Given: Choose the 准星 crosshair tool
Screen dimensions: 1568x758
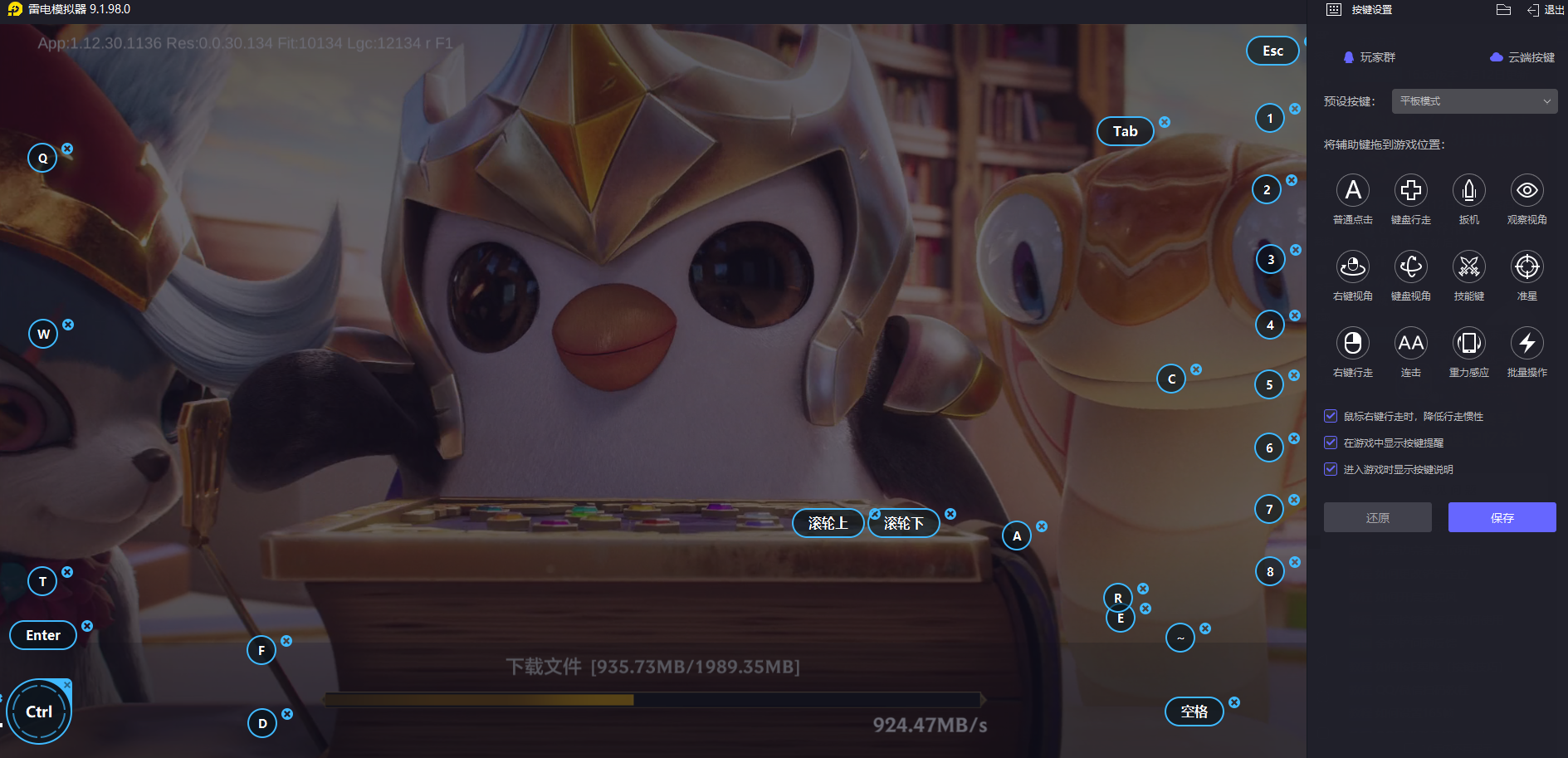Looking at the screenshot, I should pos(1527,267).
